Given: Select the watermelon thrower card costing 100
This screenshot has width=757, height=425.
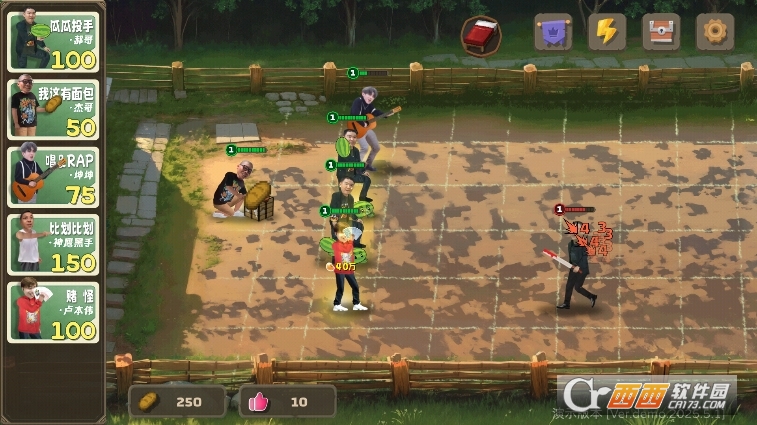Looking at the screenshot, I should tap(54, 41).
